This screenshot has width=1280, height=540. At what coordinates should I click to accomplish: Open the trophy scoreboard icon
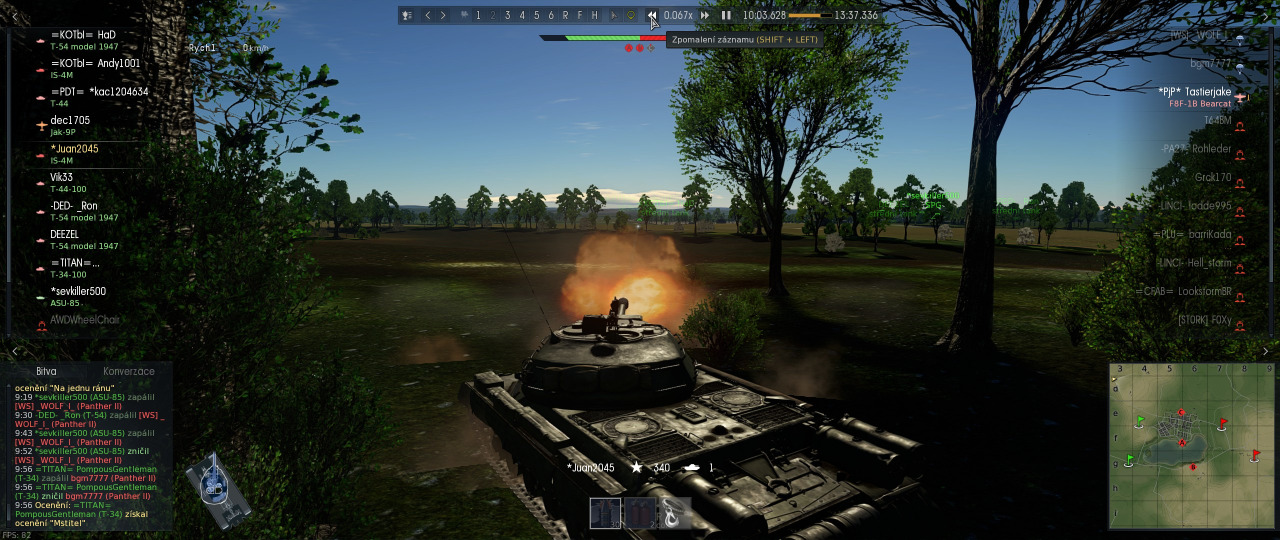tap(406, 15)
